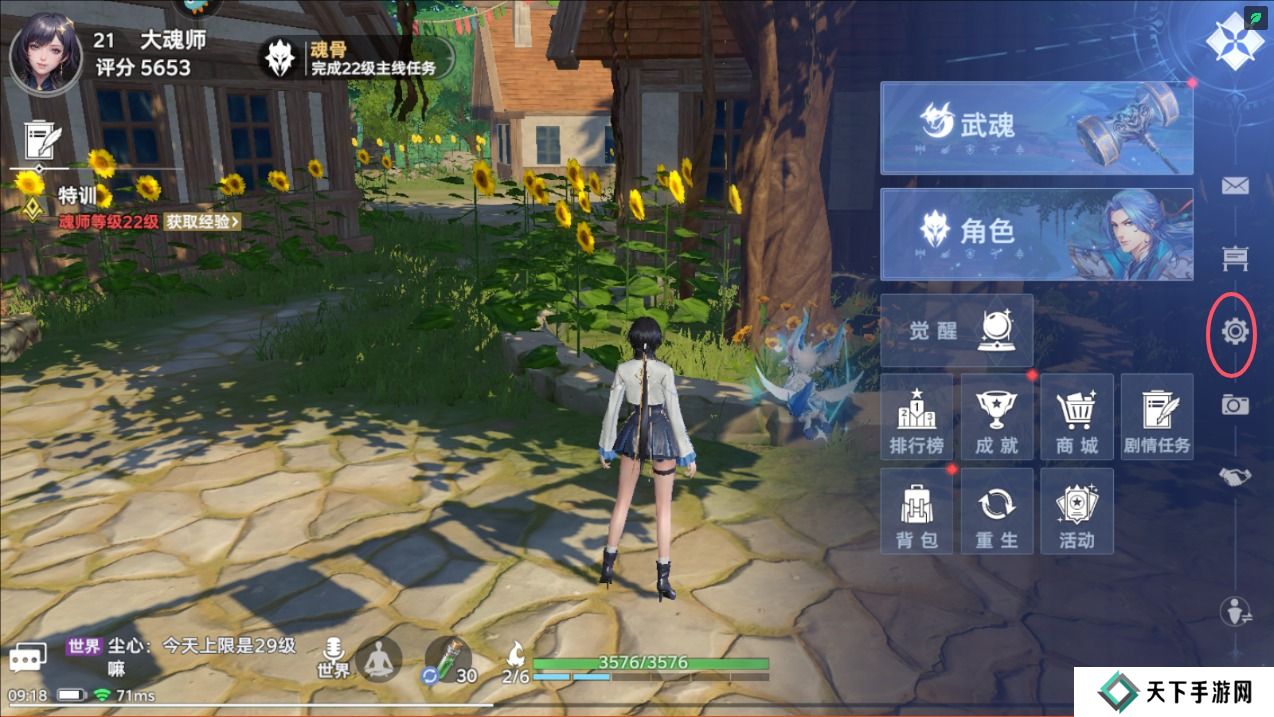Click the player avatar portrait
The image size is (1274, 717).
click(45, 54)
